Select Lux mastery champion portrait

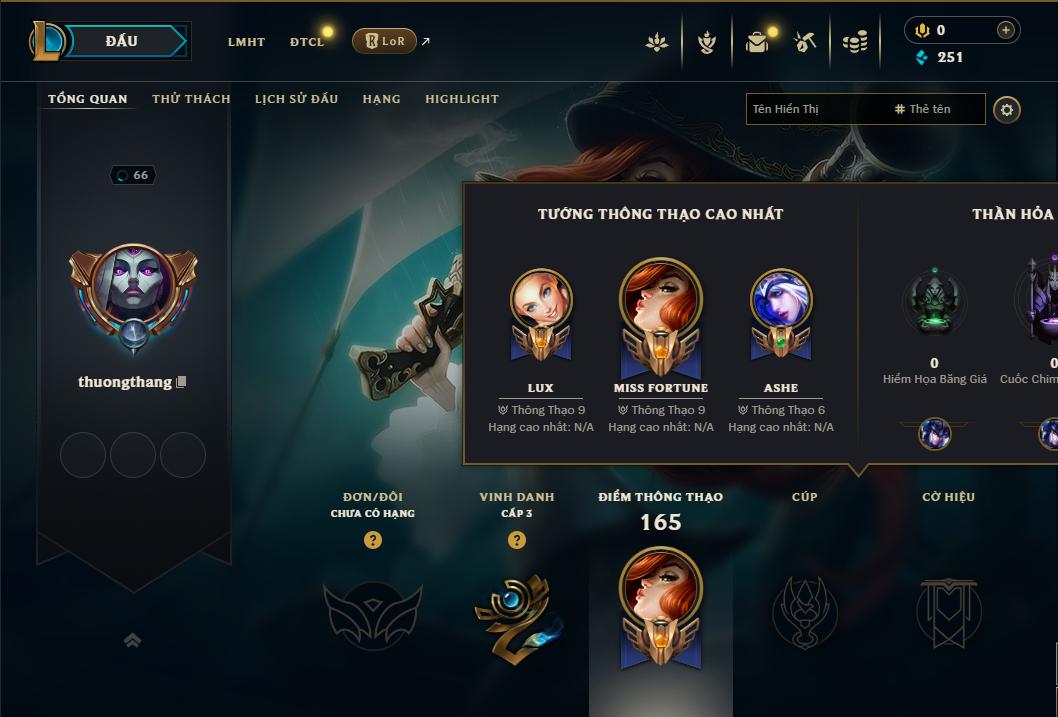point(541,301)
